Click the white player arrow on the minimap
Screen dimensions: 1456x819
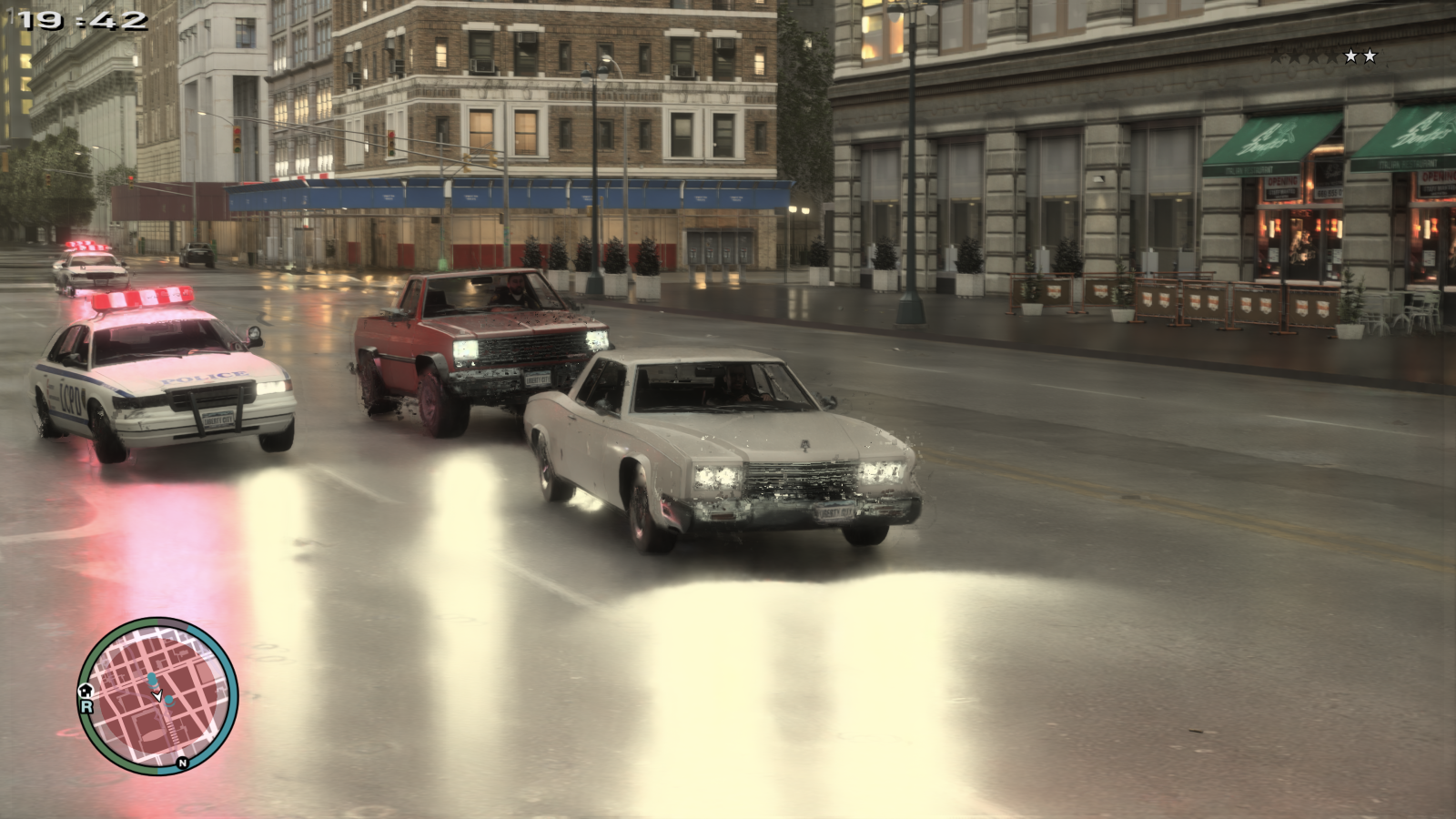point(159,695)
